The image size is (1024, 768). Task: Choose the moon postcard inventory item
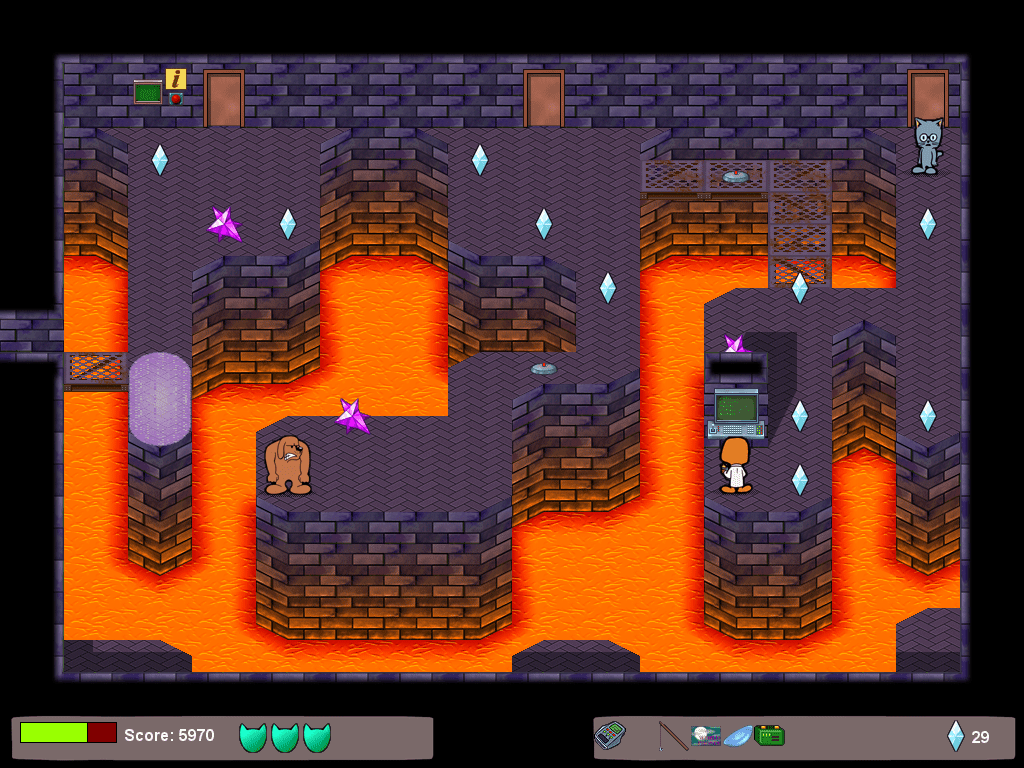[706, 736]
